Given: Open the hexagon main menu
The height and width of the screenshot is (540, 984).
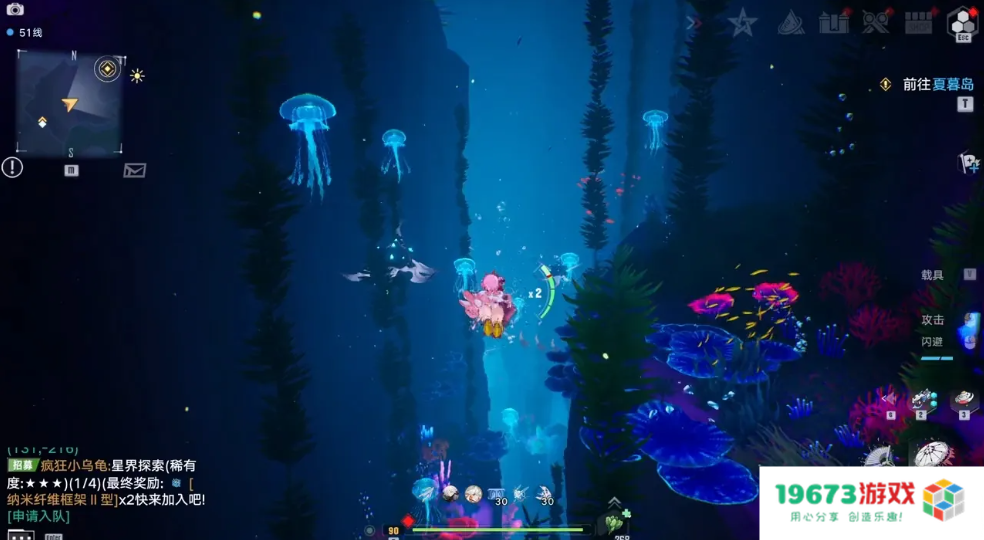Looking at the screenshot, I should point(962,22).
